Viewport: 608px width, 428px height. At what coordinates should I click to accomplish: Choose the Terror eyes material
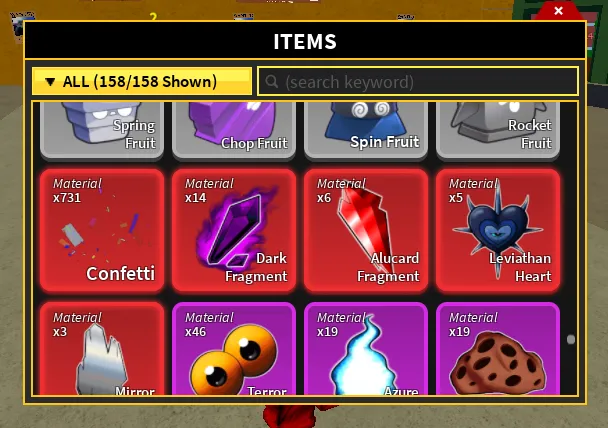coord(234,350)
